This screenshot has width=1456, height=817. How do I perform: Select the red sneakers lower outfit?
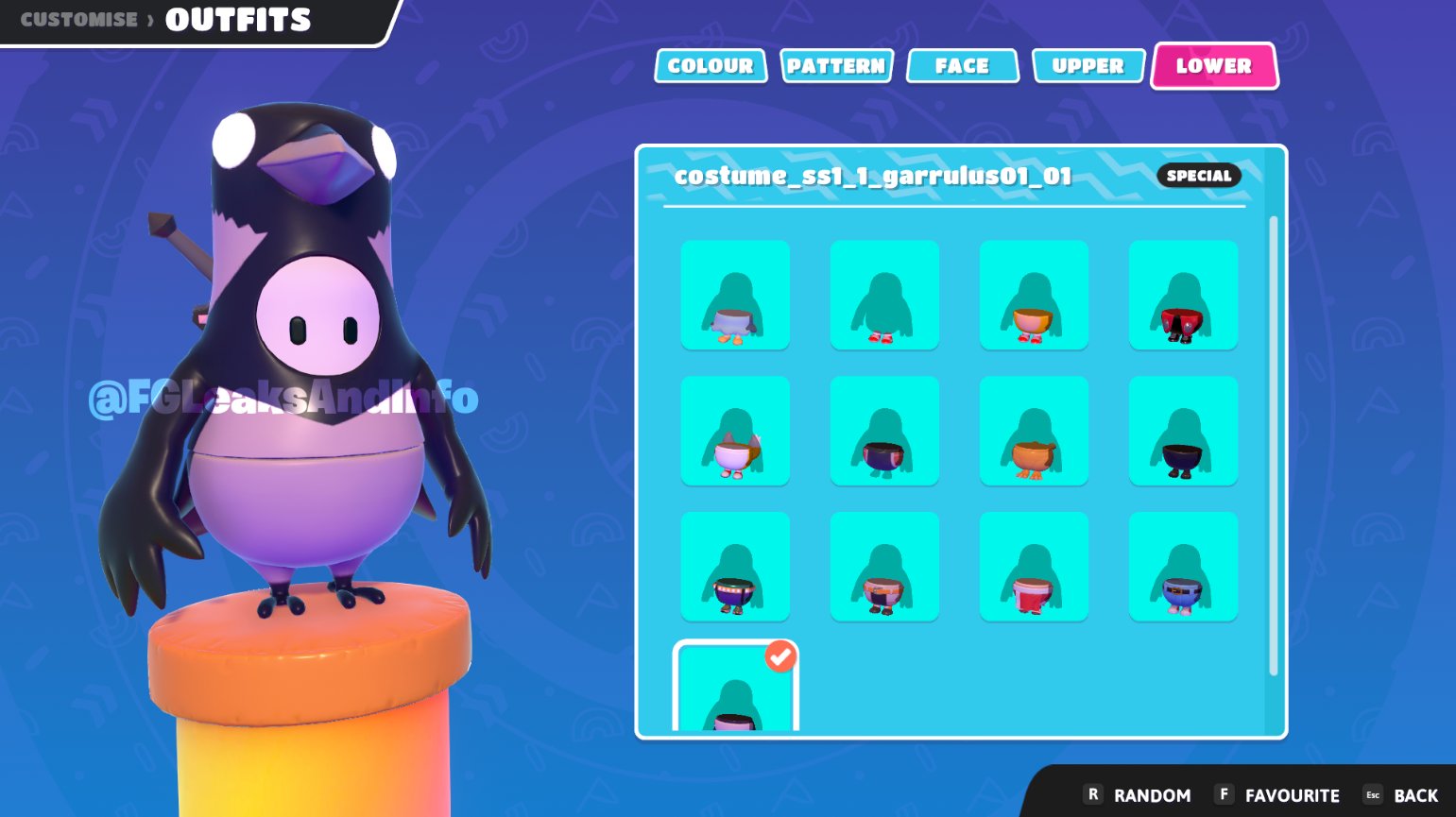[x=885, y=294]
